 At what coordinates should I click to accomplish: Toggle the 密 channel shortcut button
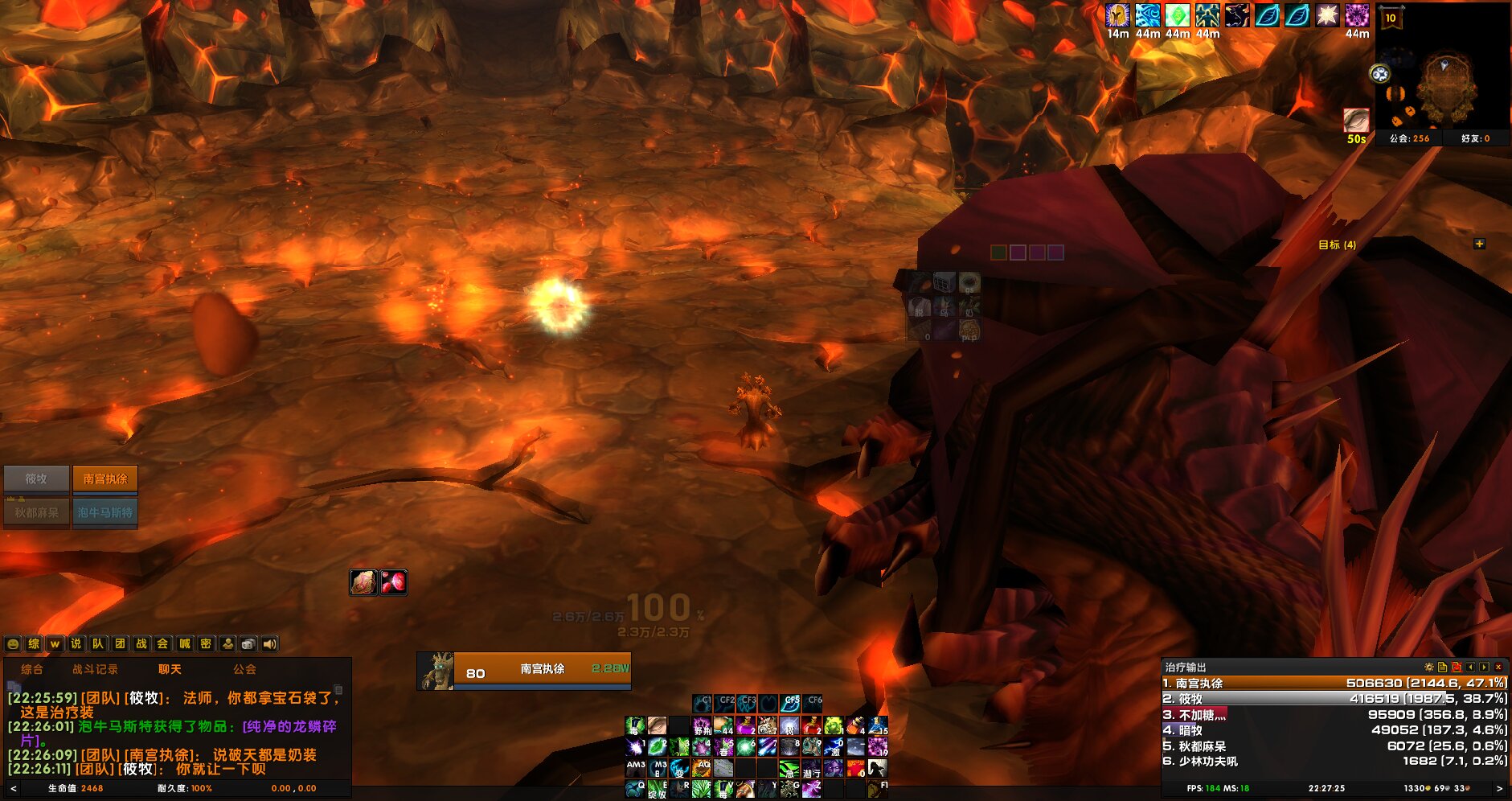(207, 645)
